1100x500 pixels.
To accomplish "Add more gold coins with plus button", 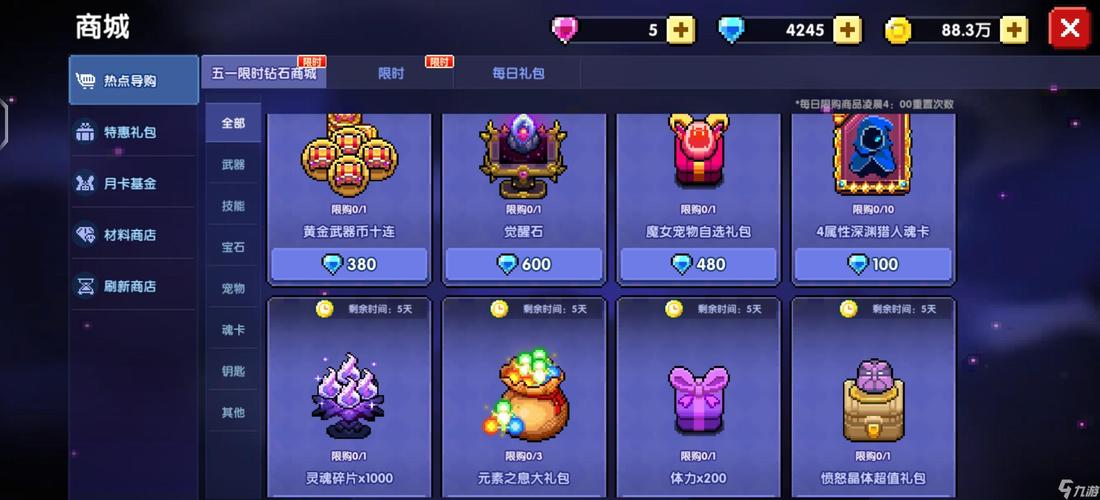I will (1014, 30).
